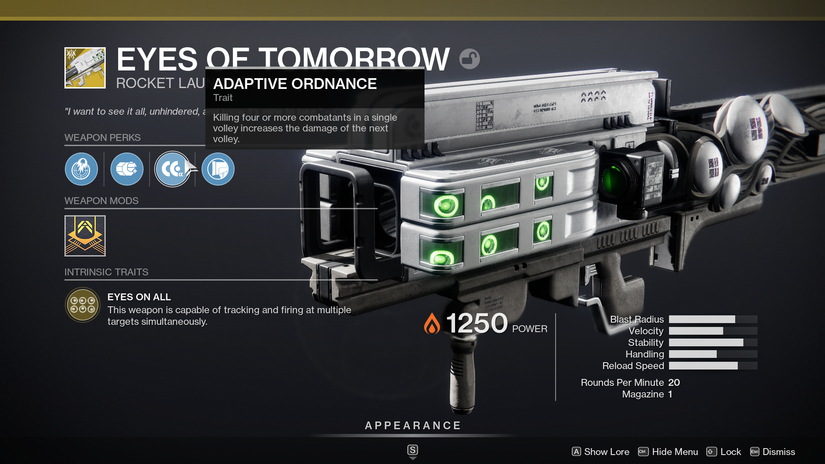825x464 pixels.
Task: Open the weapon mod slot
Action: point(85,236)
